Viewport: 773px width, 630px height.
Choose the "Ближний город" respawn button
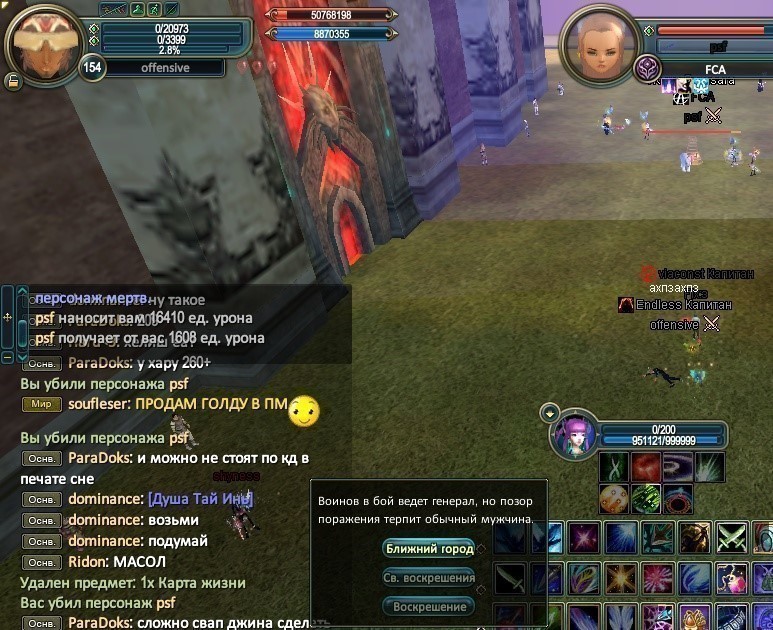coord(428,549)
